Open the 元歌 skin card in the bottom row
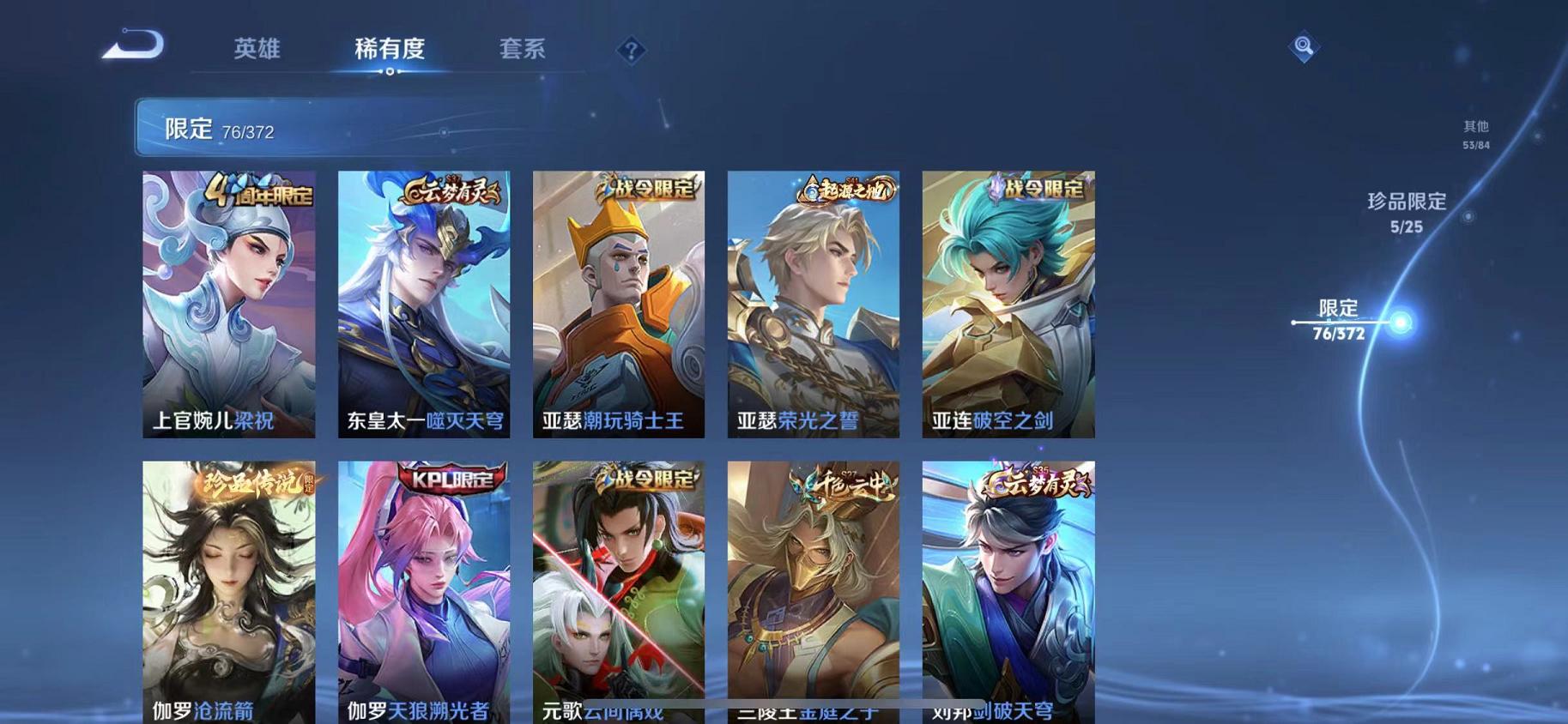 tap(617, 592)
